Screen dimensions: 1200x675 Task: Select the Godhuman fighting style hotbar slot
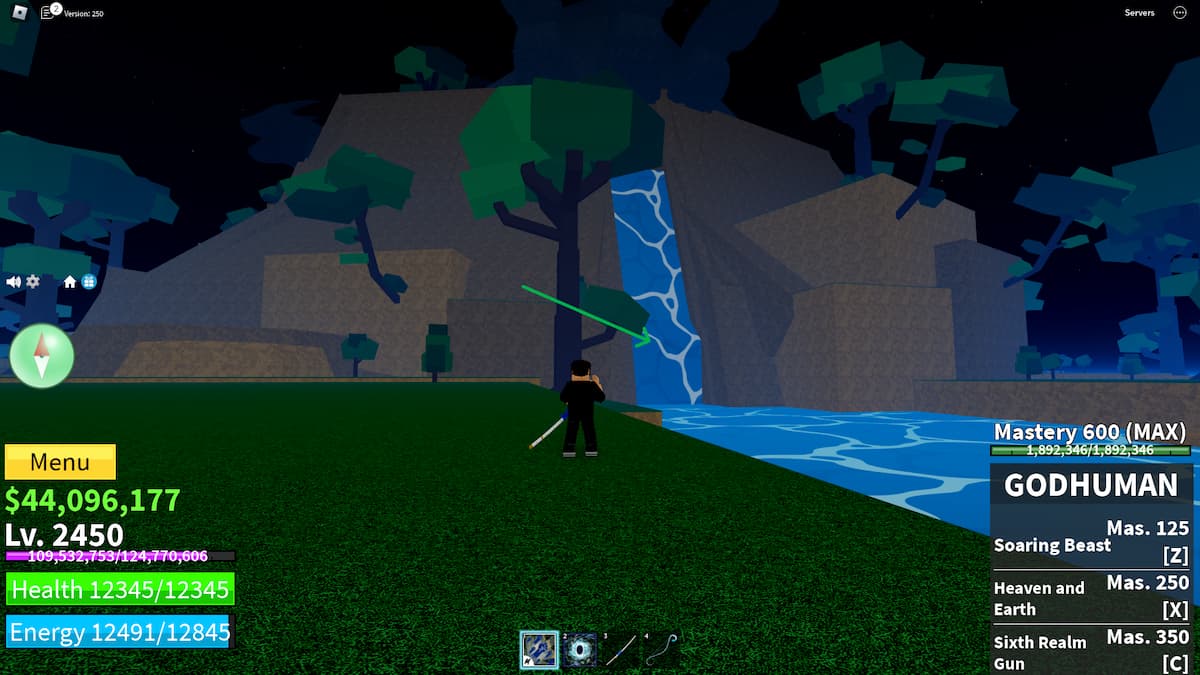[539, 650]
